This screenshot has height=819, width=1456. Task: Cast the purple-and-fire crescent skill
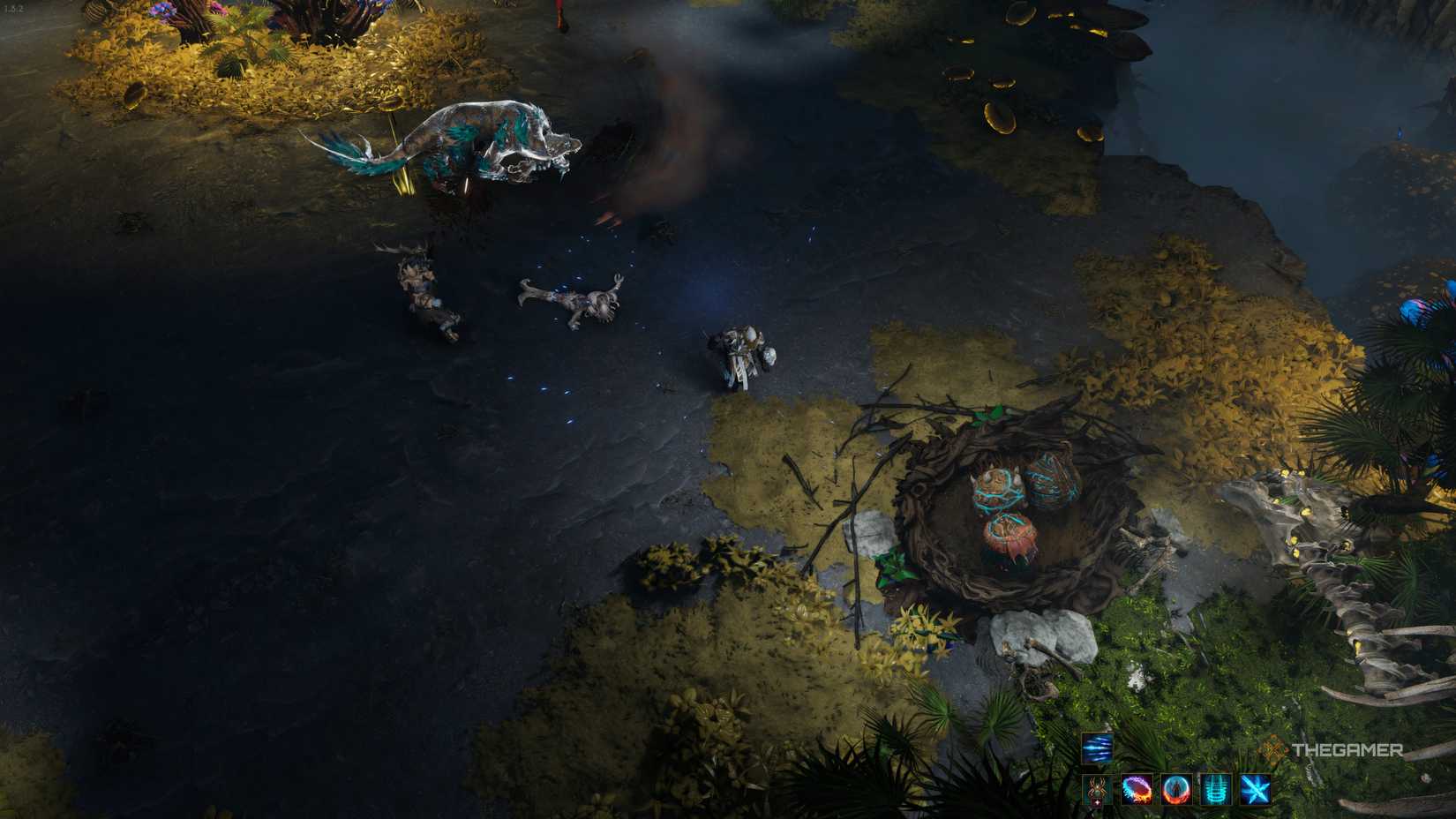click(x=1137, y=789)
